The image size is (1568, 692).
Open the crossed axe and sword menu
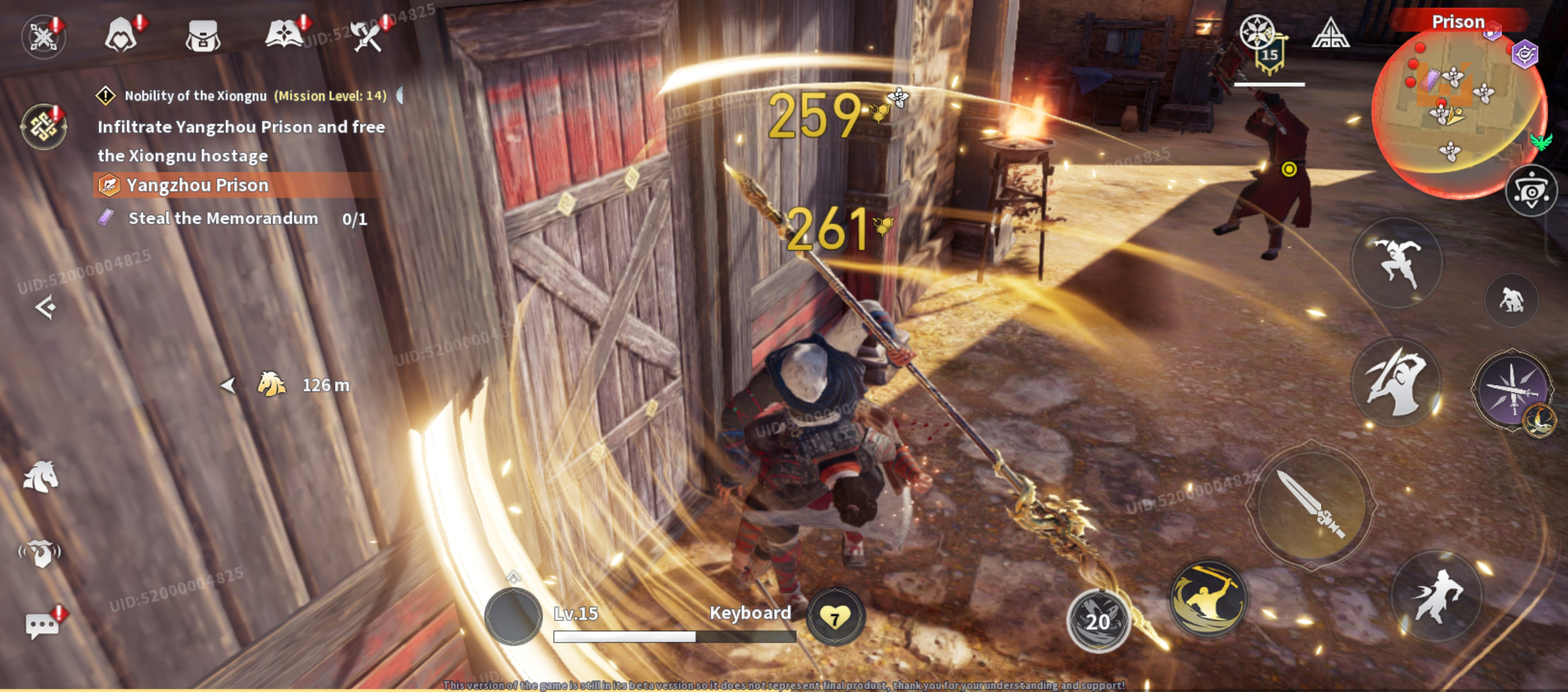coord(367,35)
